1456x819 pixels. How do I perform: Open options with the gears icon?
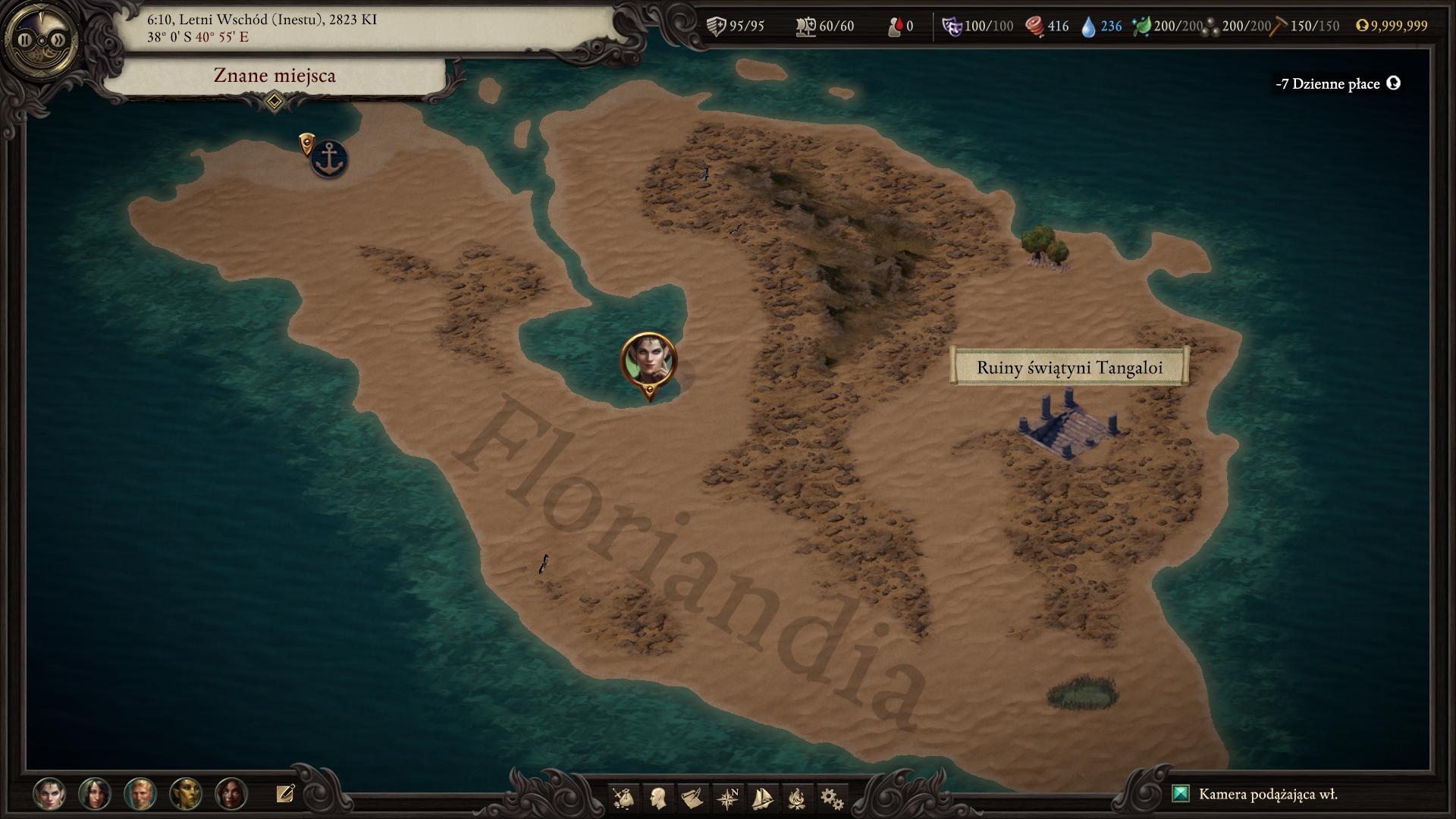click(x=831, y=798)
